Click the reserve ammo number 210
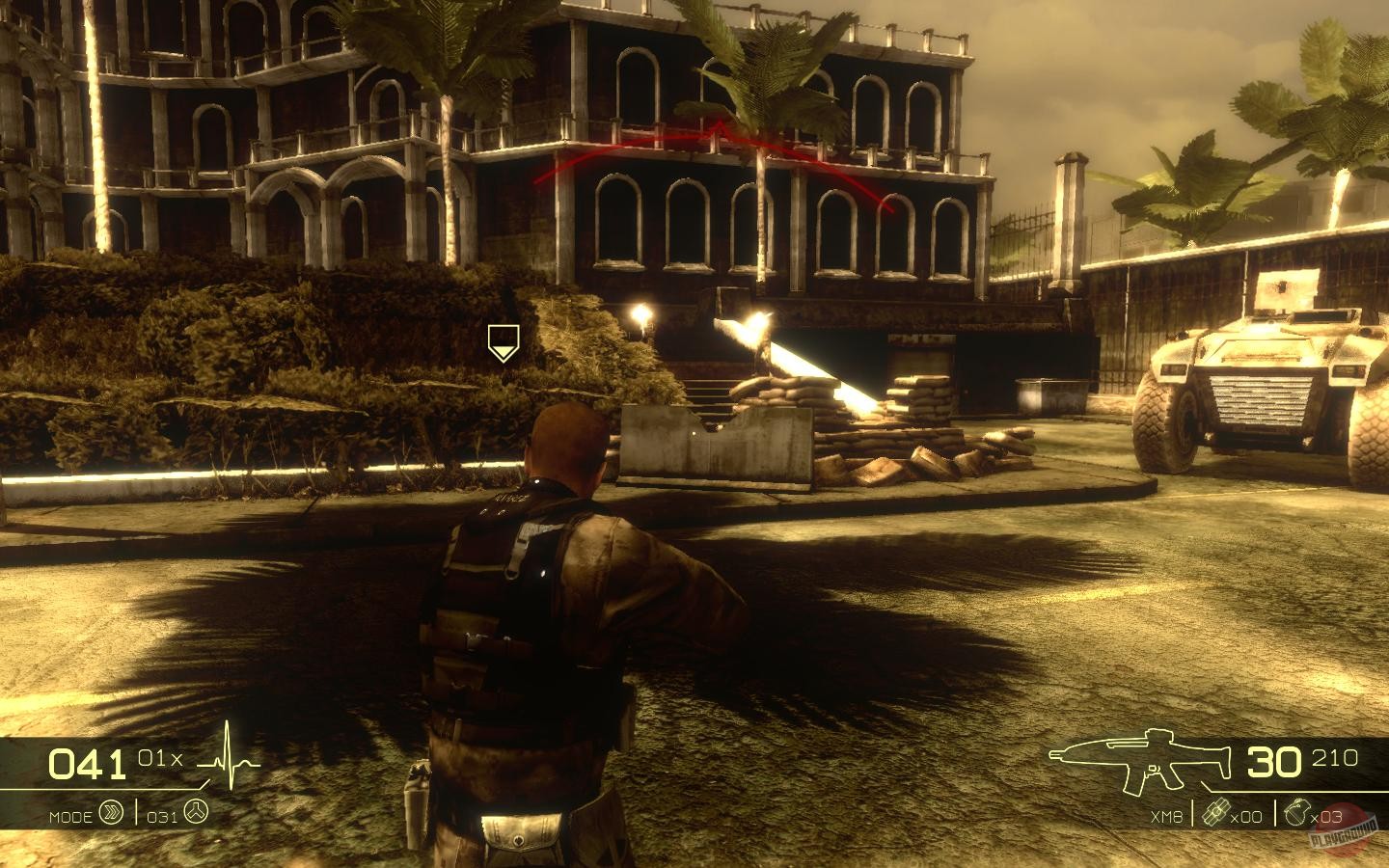The width and height of the screenshot is (1389, 868). (x=1337, y=757)
